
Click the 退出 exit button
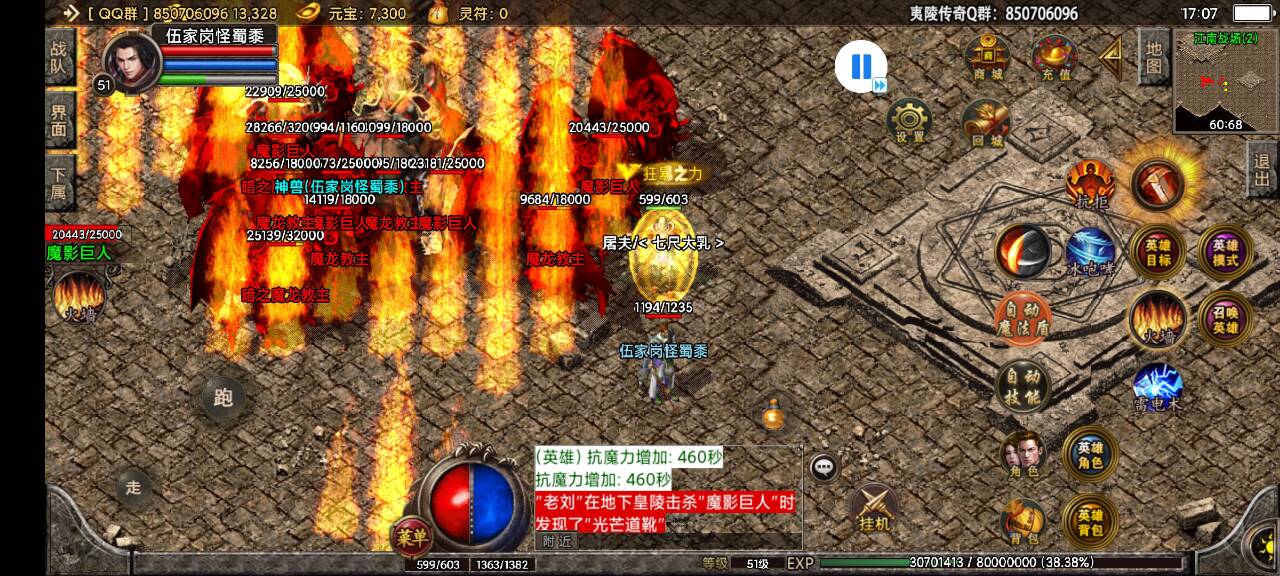pyautogui.click(x=1262, y=171)
